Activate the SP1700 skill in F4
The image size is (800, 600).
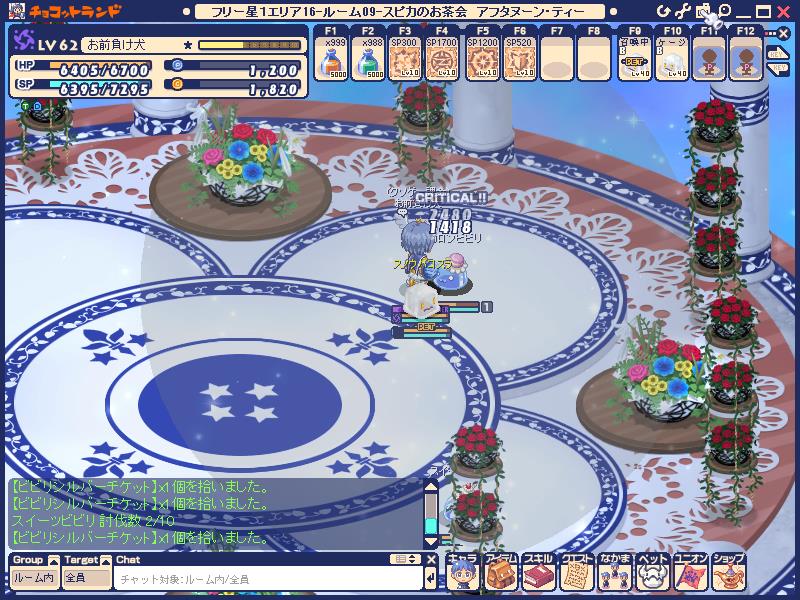441,62
